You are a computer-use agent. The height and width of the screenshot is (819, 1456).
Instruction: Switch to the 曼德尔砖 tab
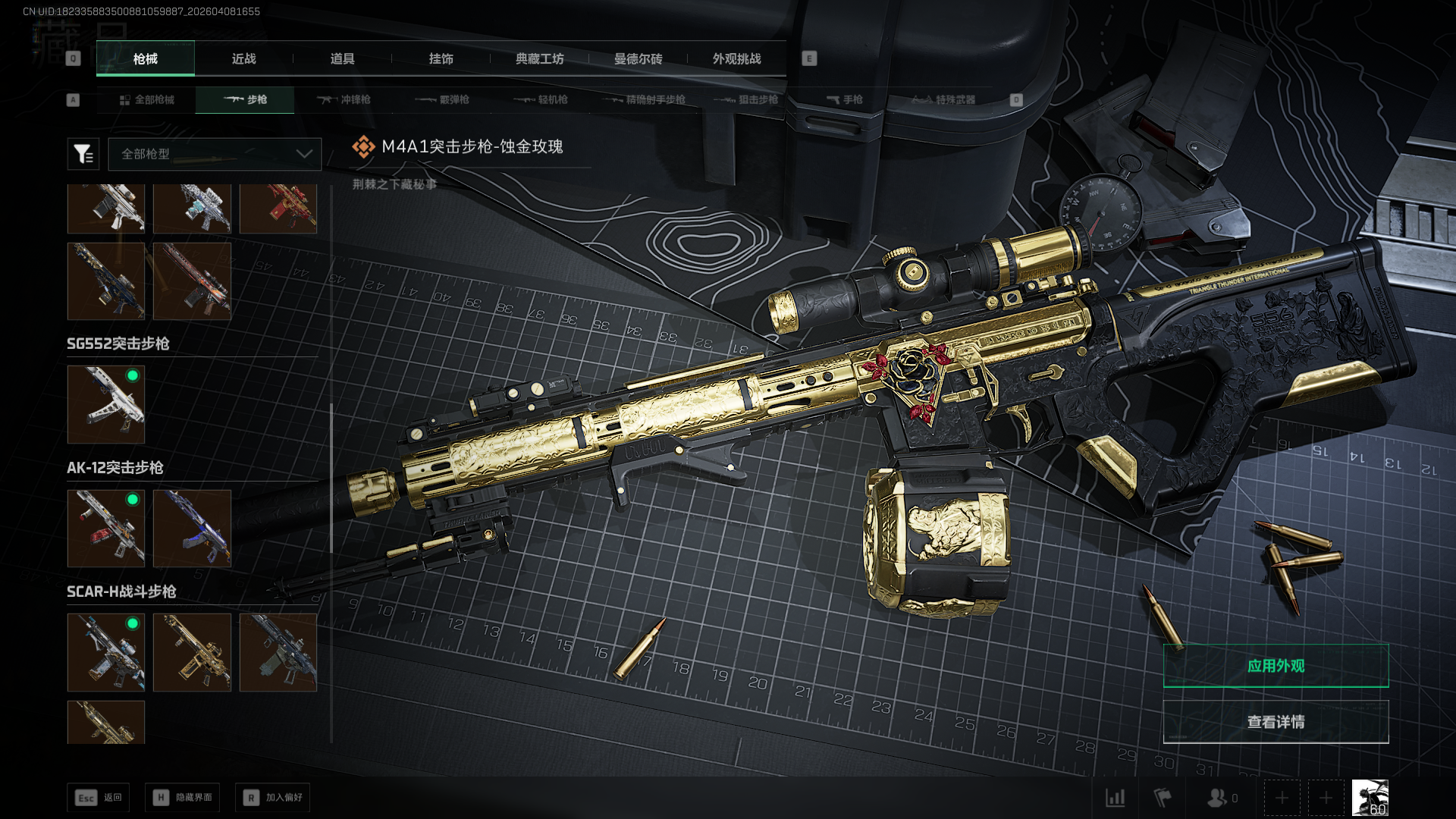638,59
